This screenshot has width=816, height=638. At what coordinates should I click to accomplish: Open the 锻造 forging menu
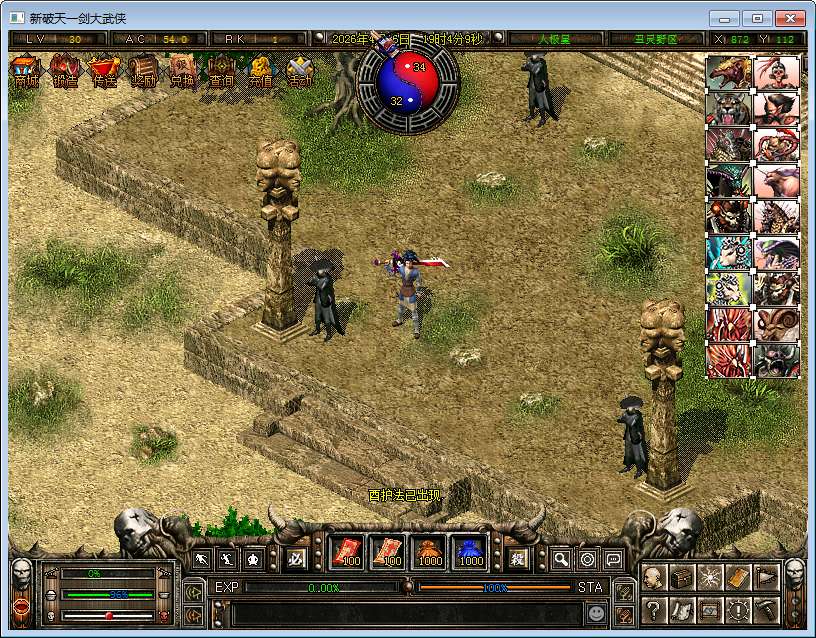65,73
